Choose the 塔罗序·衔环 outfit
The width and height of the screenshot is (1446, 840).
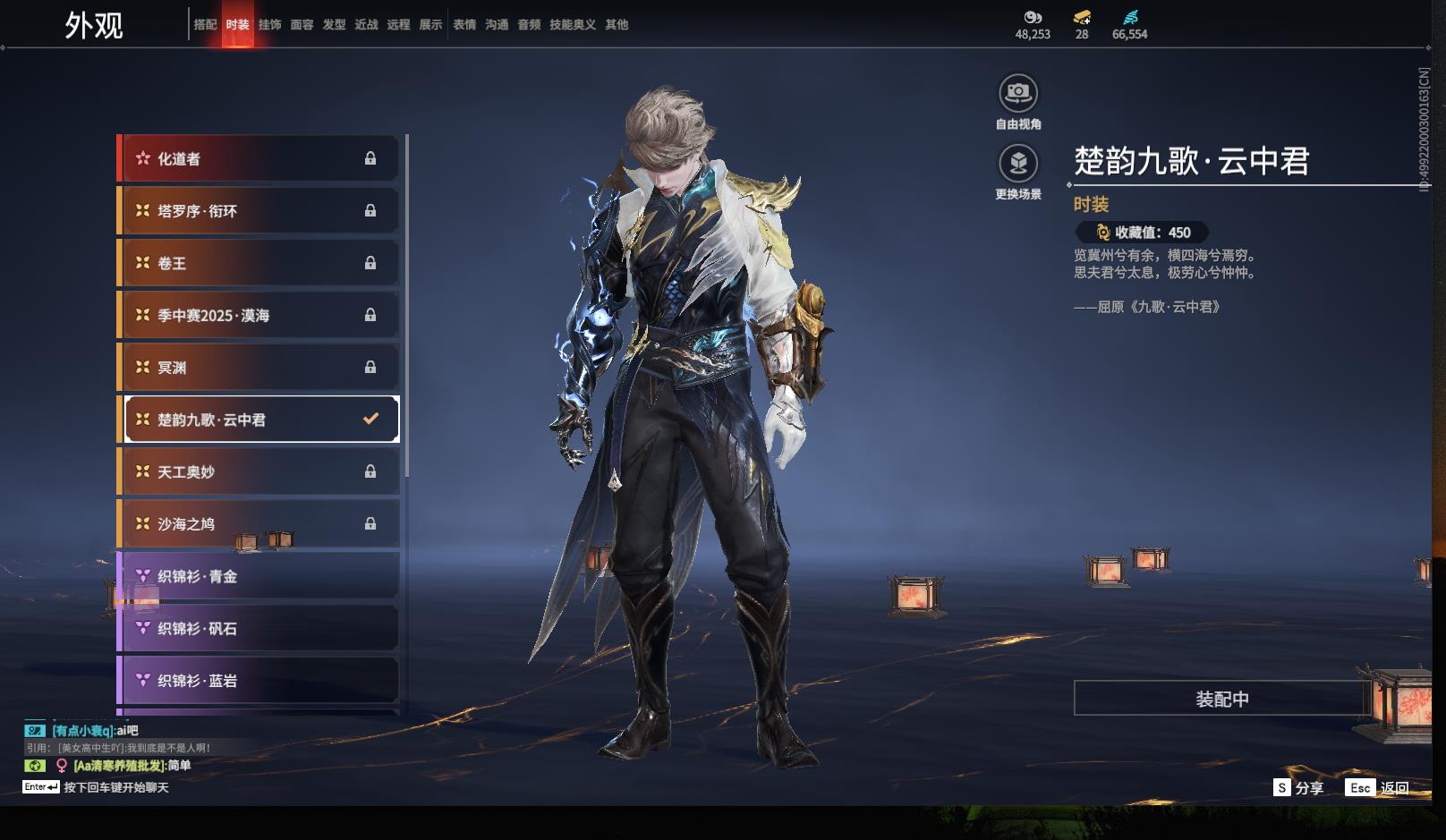[x=259, y=211]
